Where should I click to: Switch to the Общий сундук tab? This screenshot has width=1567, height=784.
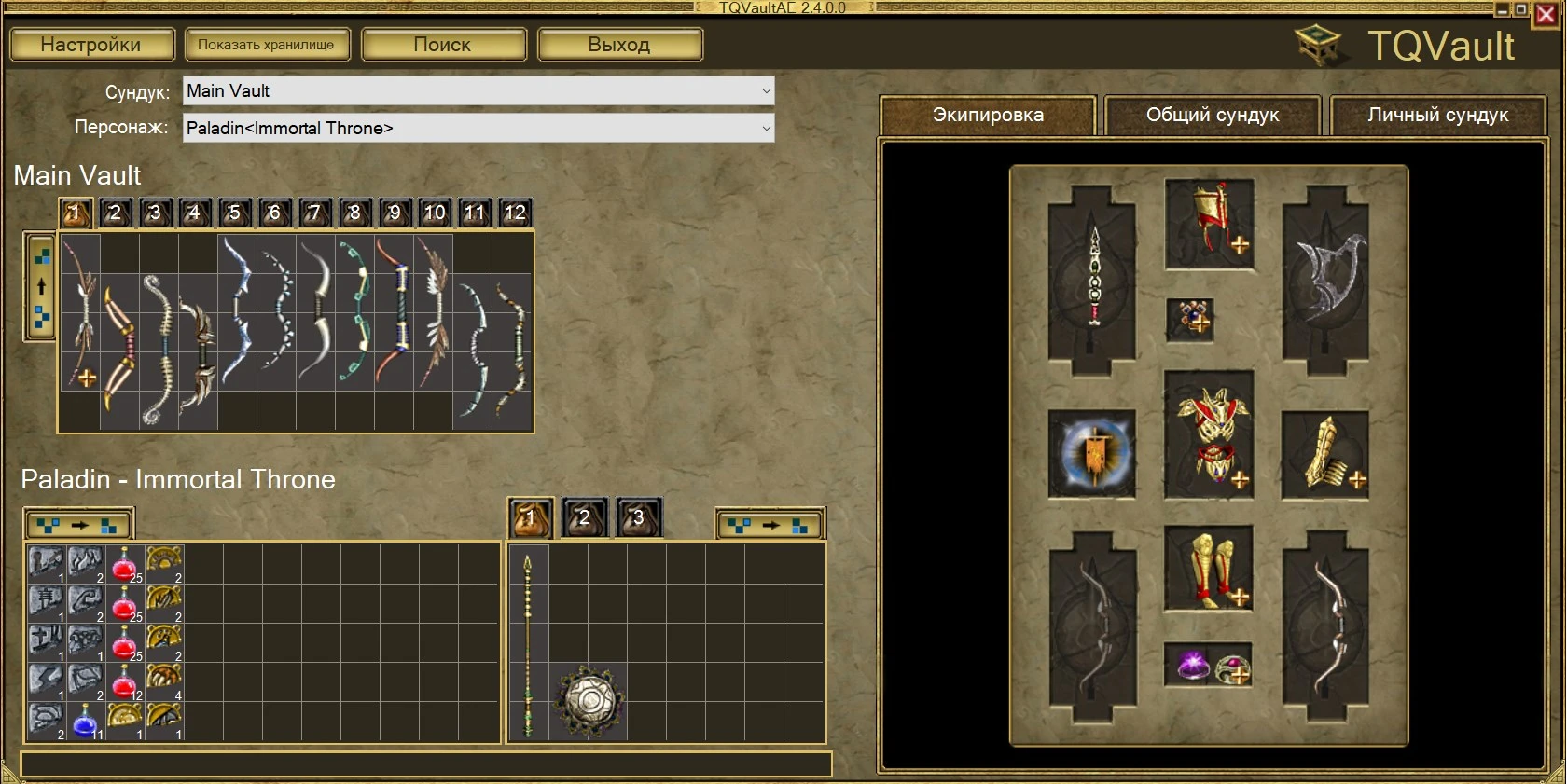coord(1212,115)
